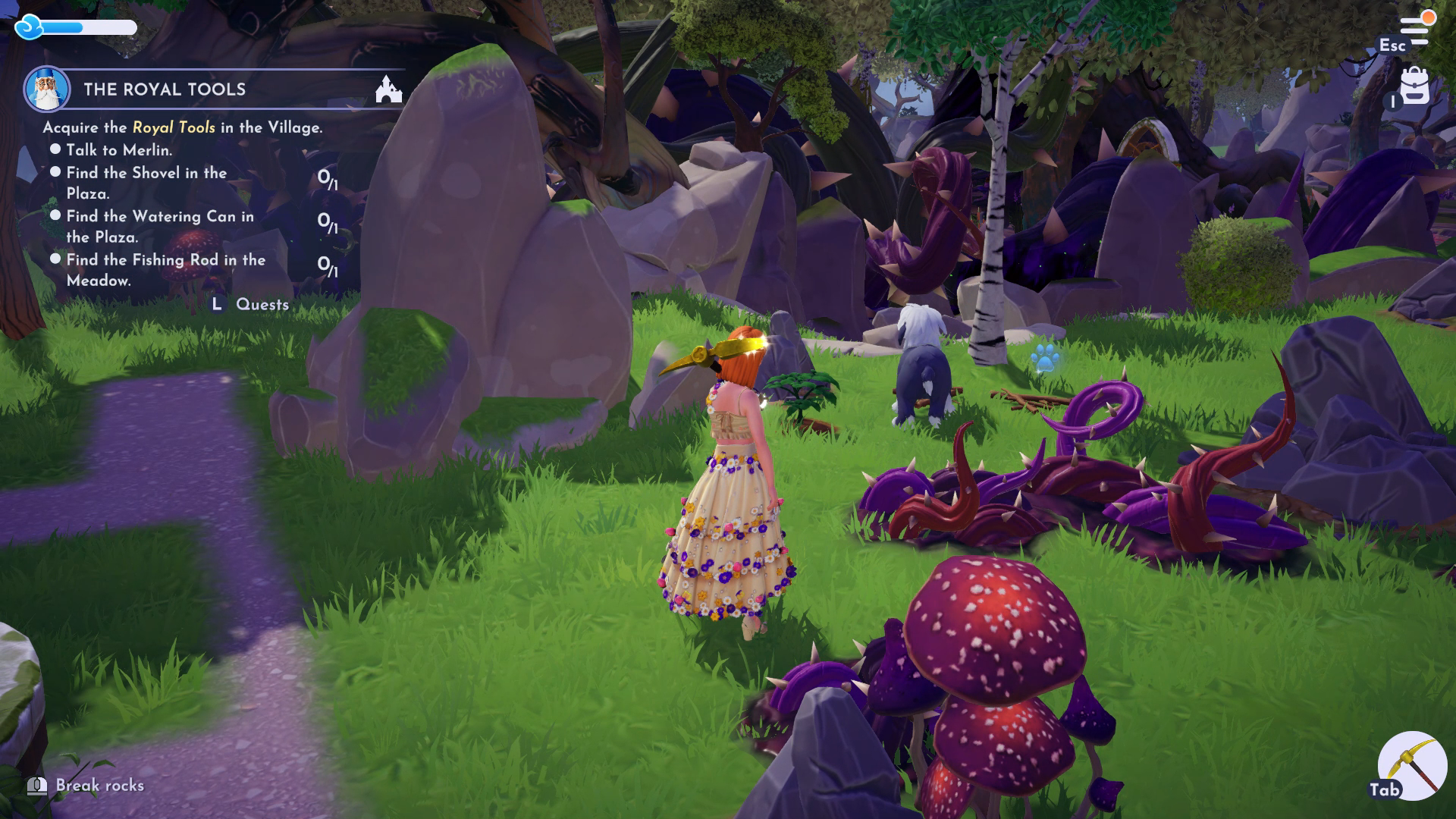The image size is (1456, 819).
Task: Open the backpack inventory
Action: 1414,87
